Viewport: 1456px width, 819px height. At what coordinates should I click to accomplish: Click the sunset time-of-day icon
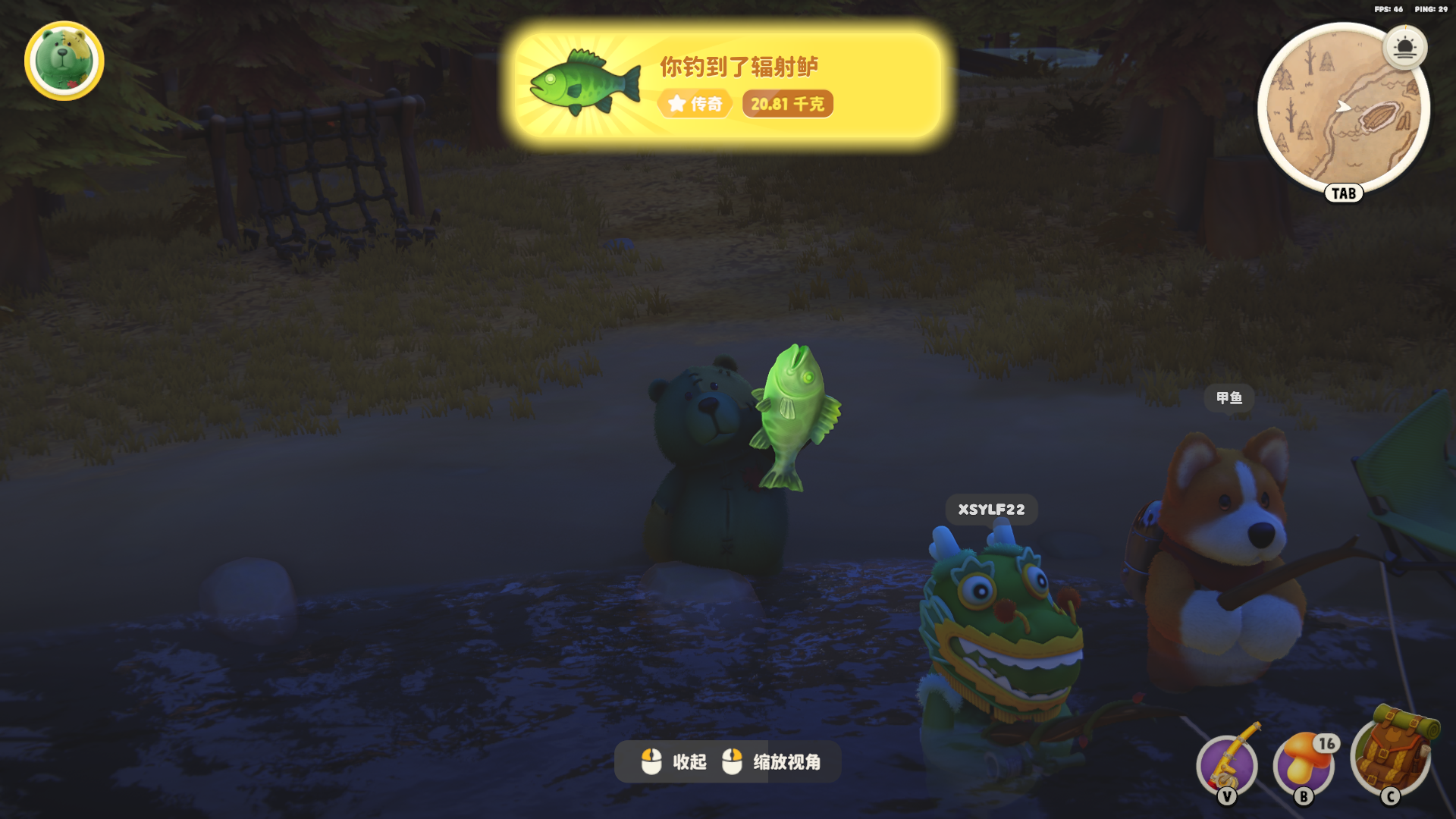pyautogui.click(x=1404, y=48)
